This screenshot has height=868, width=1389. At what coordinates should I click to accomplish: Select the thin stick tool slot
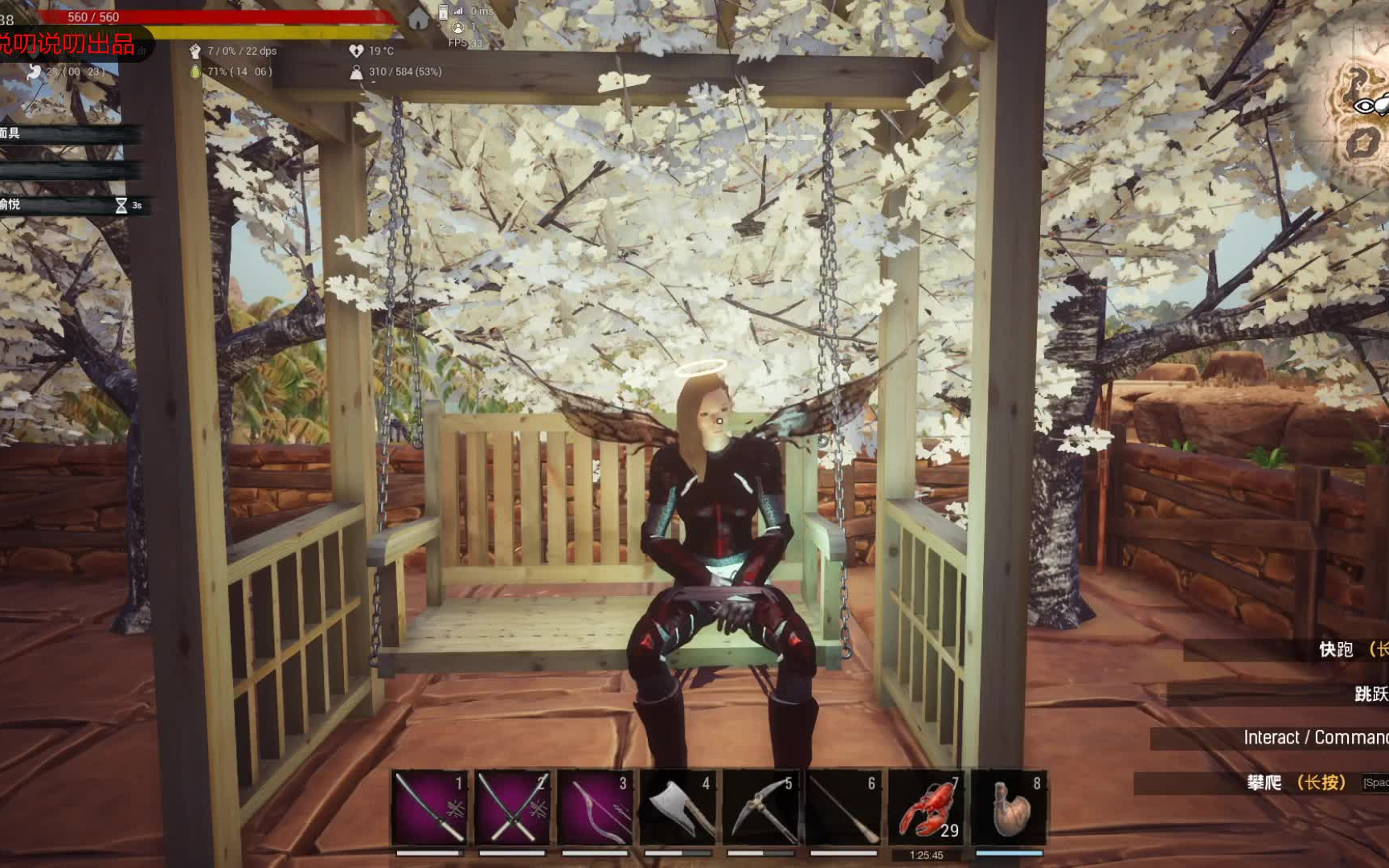(843, 807)
